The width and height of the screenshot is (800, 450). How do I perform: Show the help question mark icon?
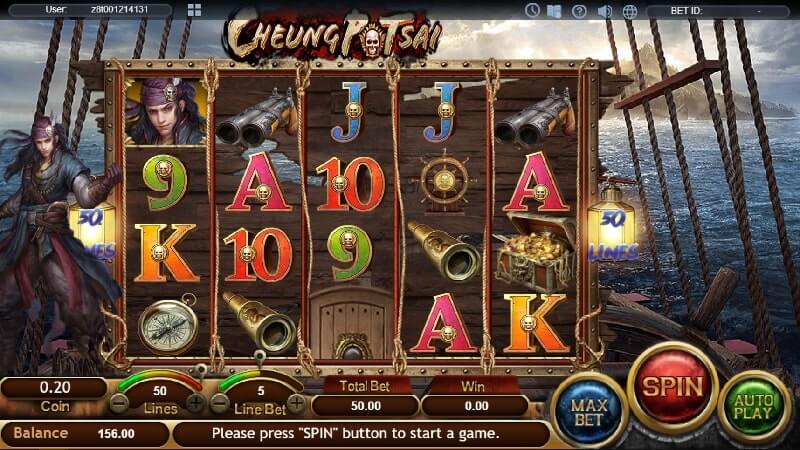(x=580, y=11)
